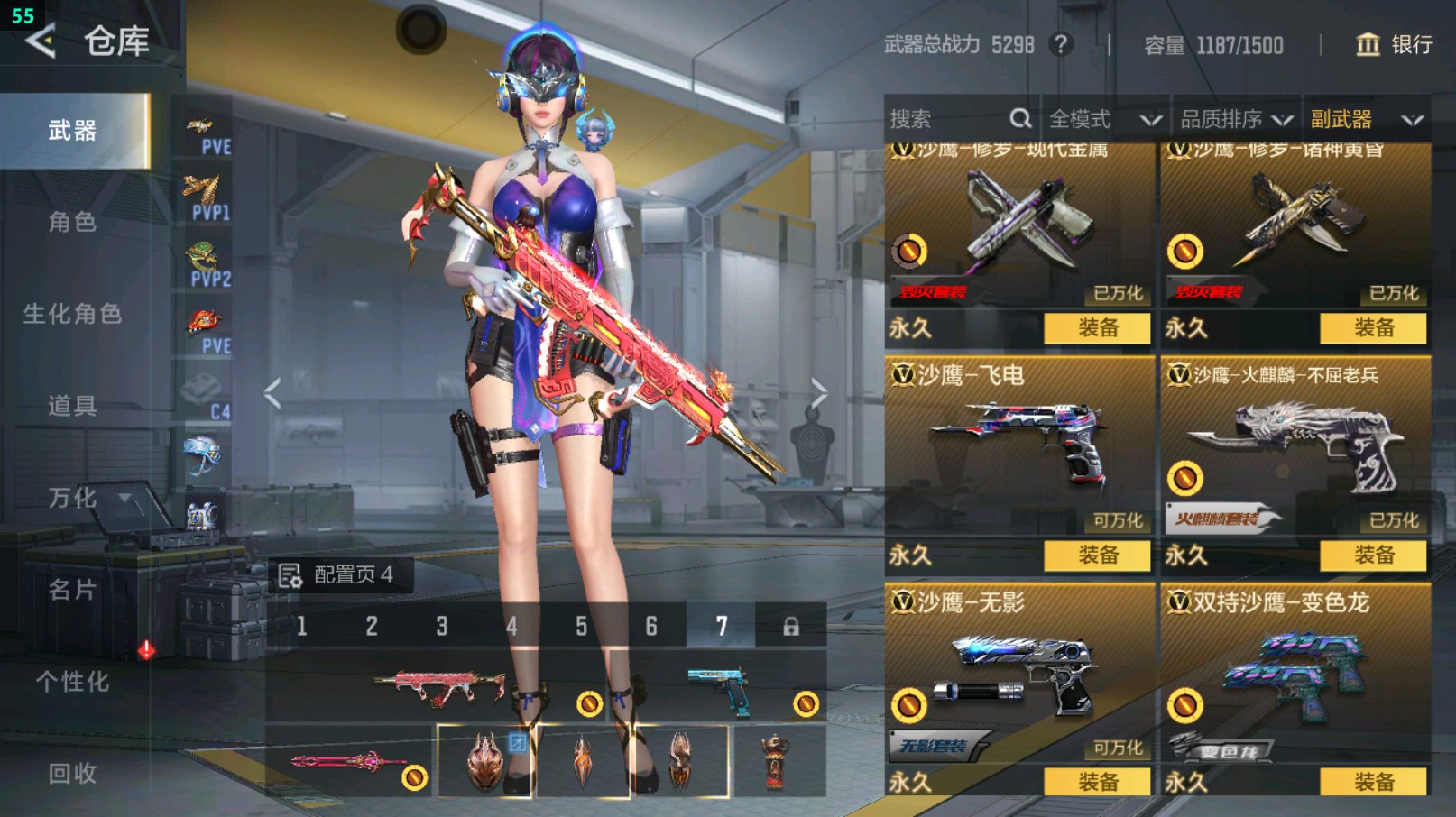
Task: Select the 角色 category in sidebar
Action: coord(72,222)
